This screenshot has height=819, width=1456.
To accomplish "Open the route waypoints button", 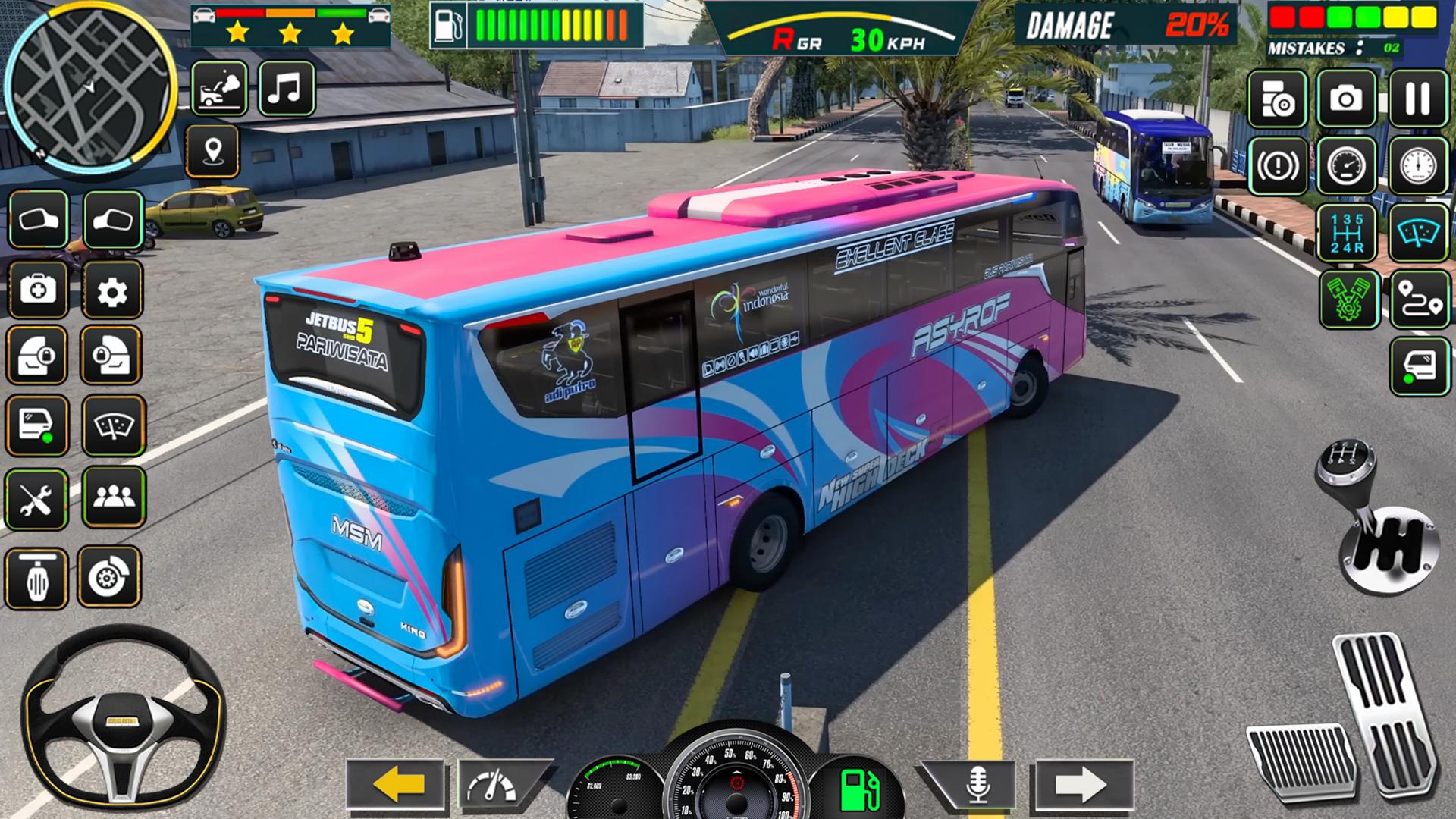I will coord(1420,300).
